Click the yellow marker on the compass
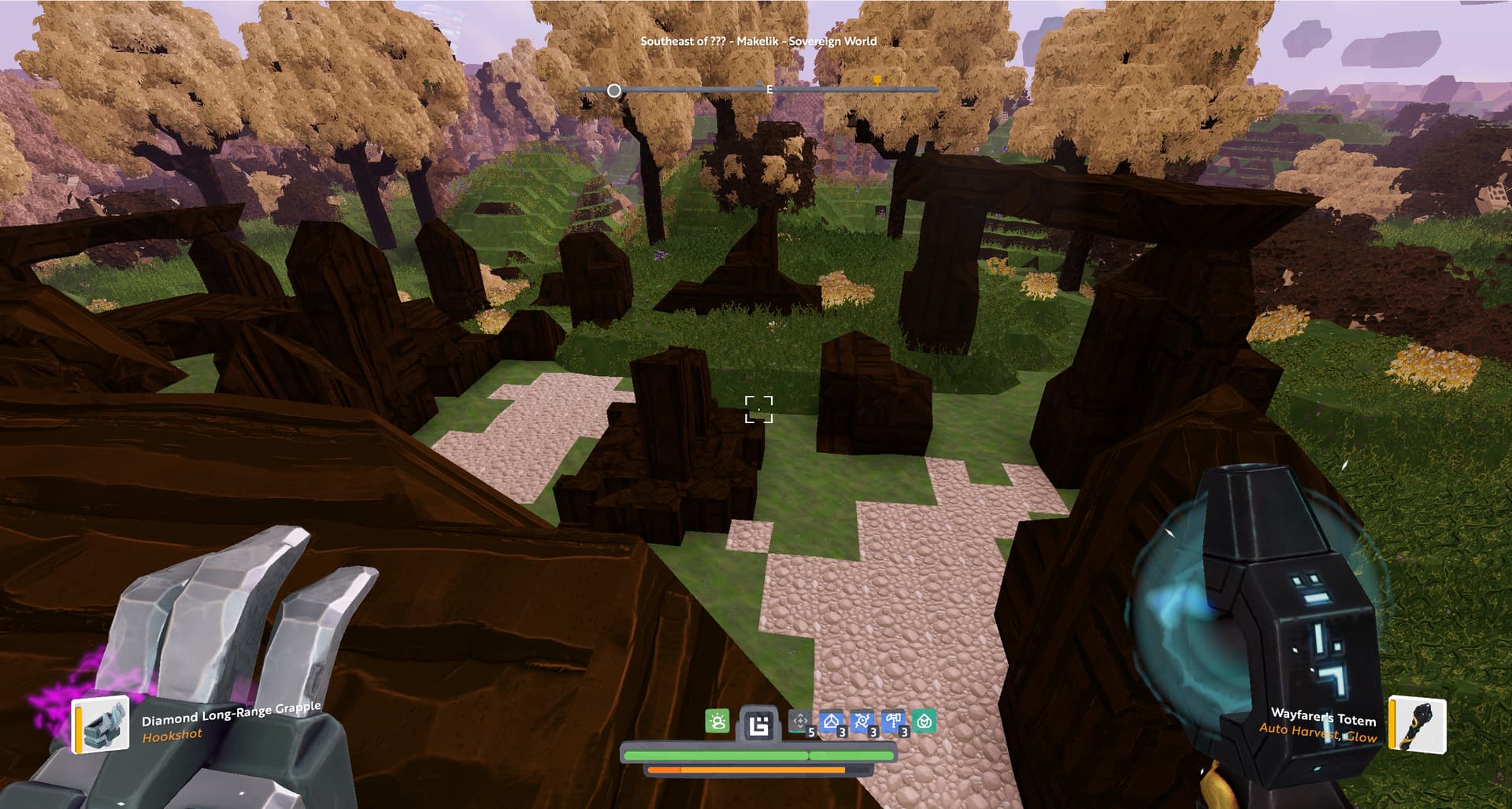The image size is (1512, 809). click(876, 80)
